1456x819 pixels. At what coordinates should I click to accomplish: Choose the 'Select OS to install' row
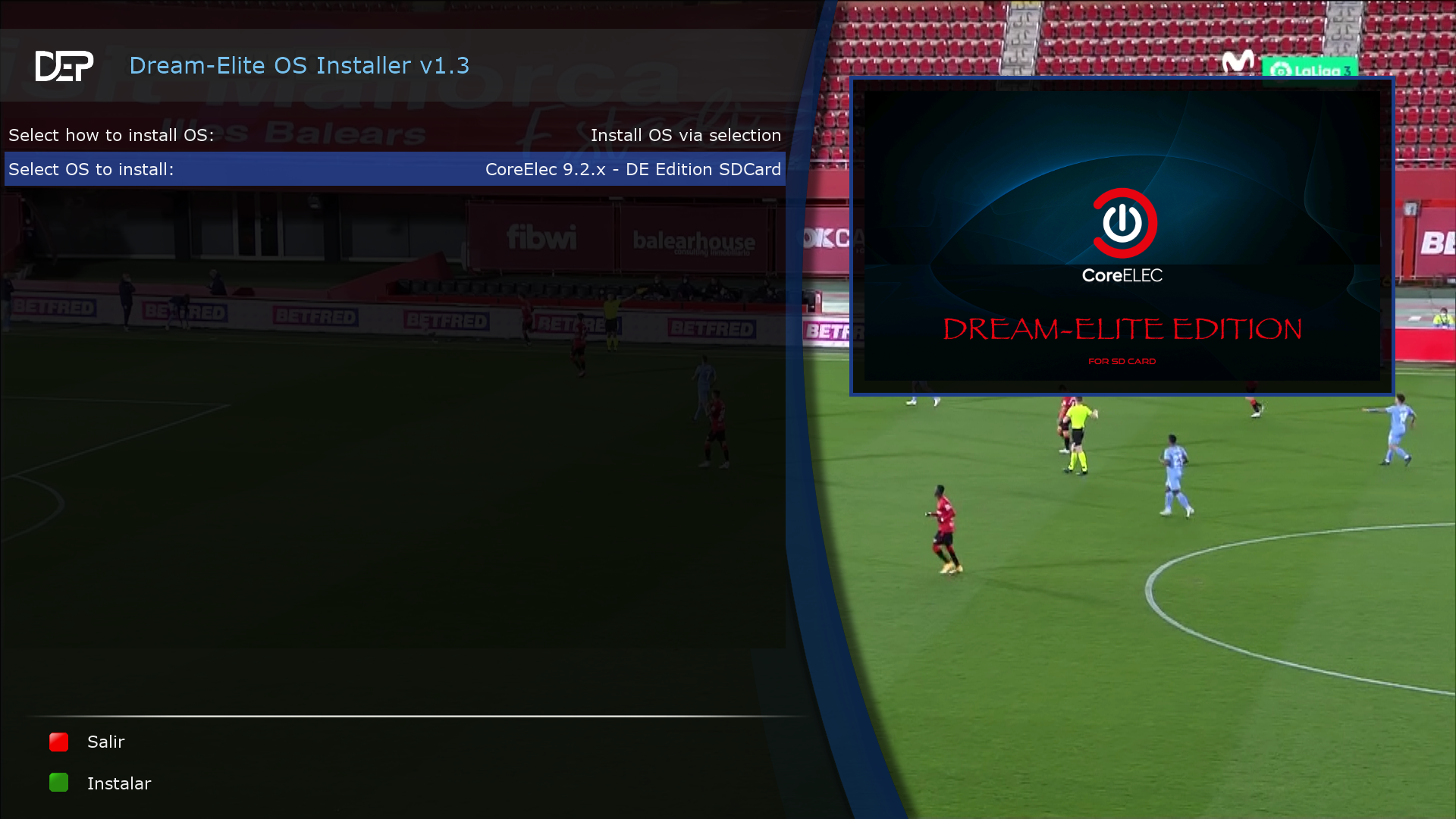pyautogui.click(x=394, y=169)
